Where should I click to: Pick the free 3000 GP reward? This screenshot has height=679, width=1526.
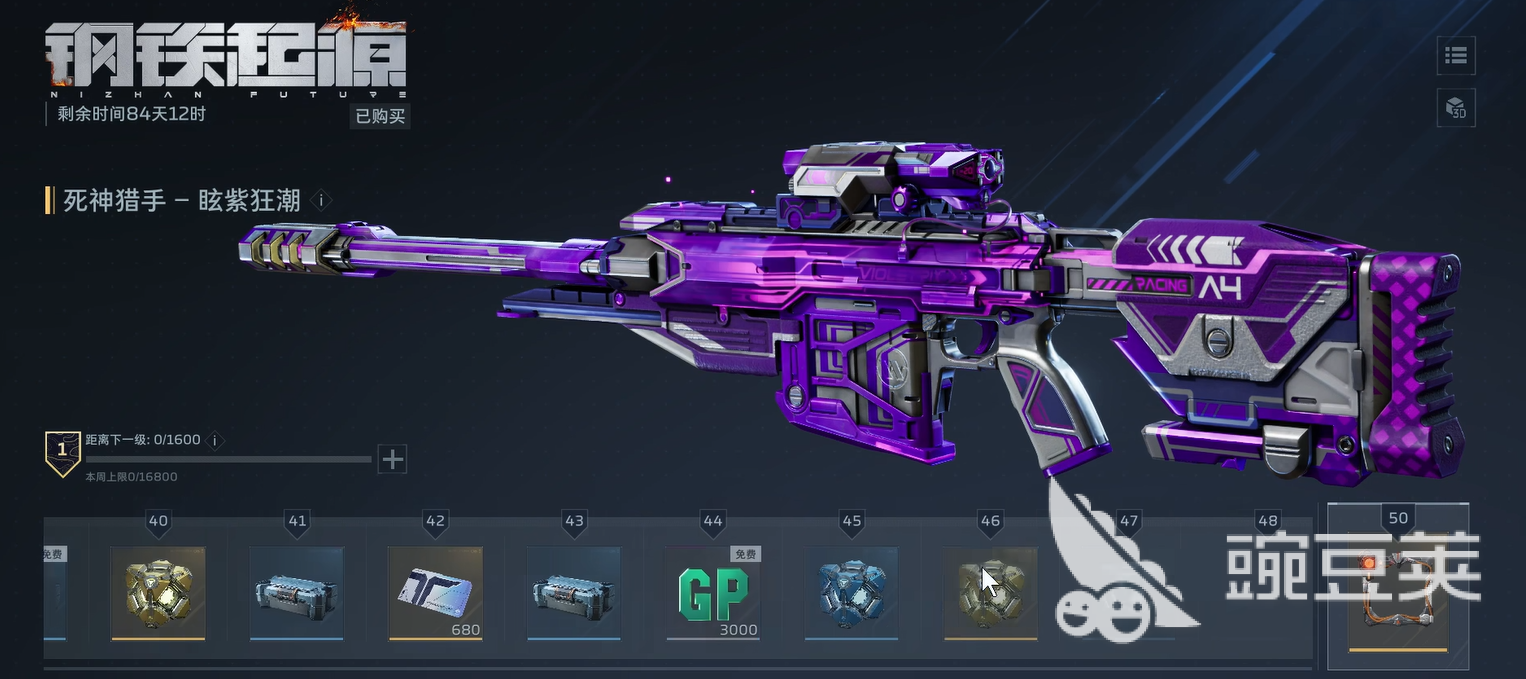coord(713,592)
